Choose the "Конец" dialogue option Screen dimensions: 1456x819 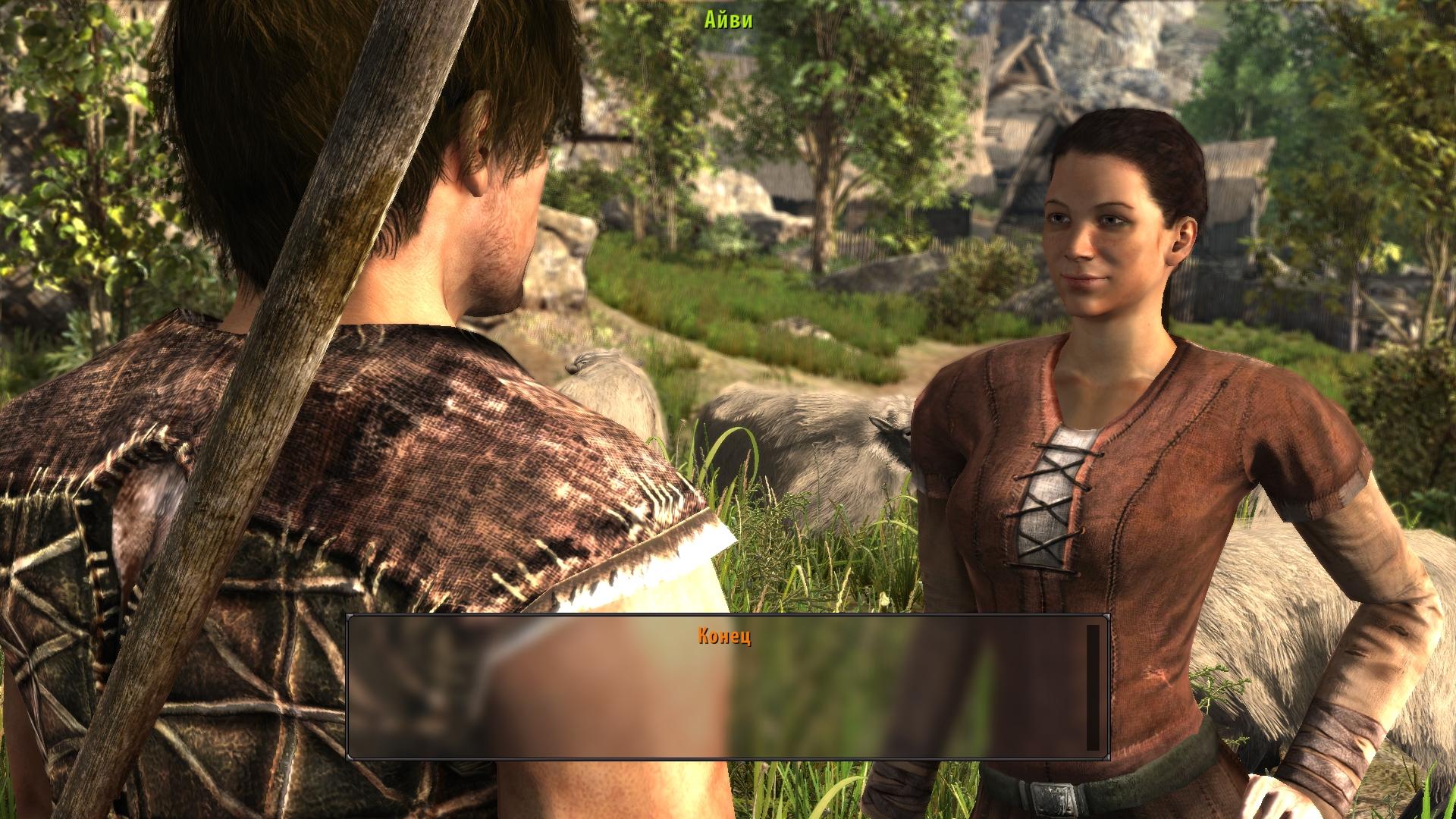[x=724, y=636]
